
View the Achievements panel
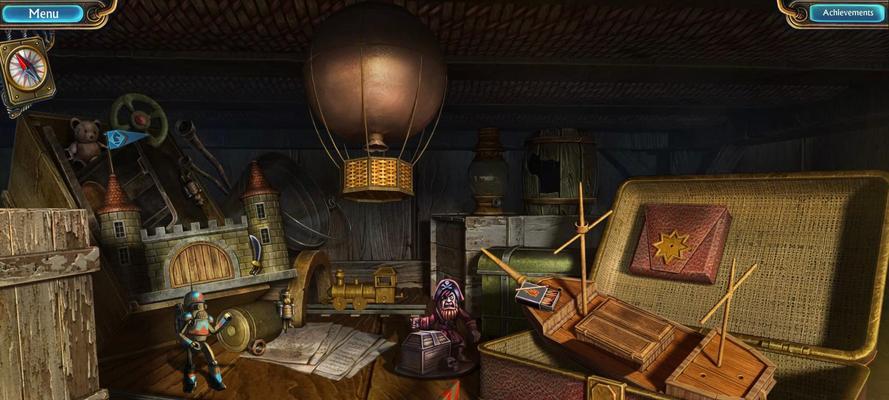tap(846, 13)
